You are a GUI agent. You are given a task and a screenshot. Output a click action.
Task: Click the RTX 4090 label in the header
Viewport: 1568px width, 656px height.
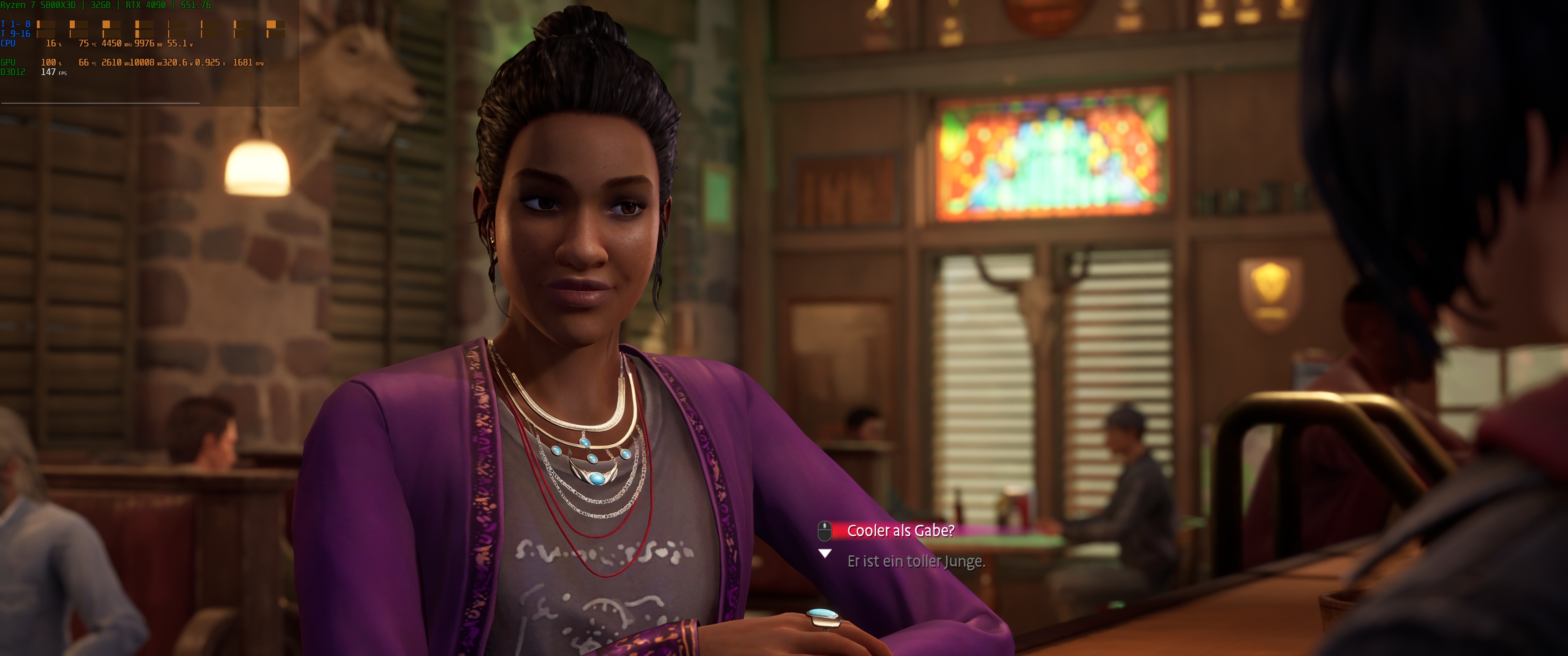pos(145,5)
